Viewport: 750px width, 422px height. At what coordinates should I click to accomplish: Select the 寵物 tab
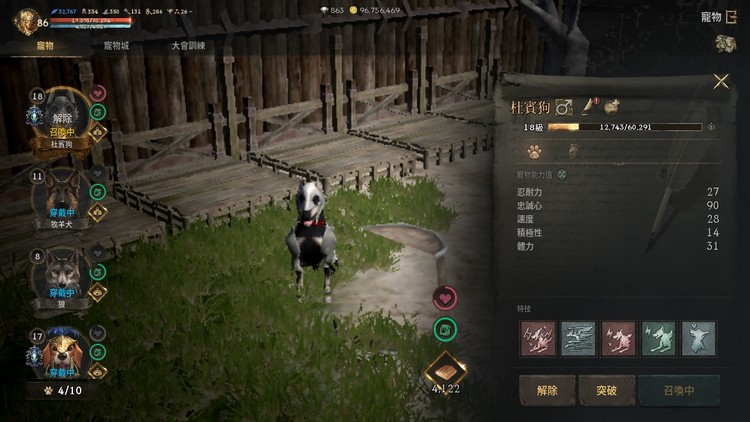pyautogui.click(x=45, y=45)
